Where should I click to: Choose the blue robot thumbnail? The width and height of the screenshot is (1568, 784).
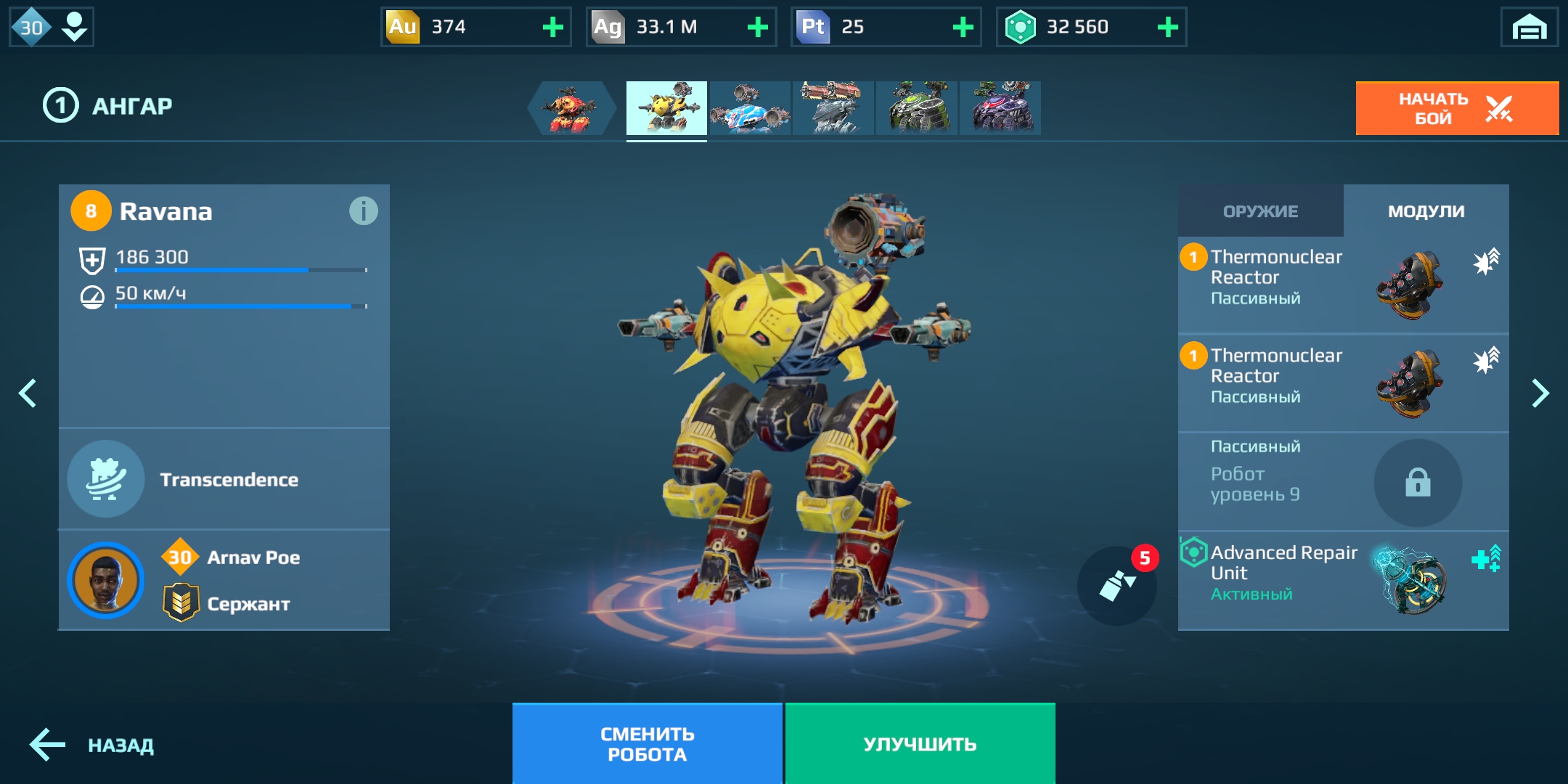pyautogui.click(x=750, y=108)
